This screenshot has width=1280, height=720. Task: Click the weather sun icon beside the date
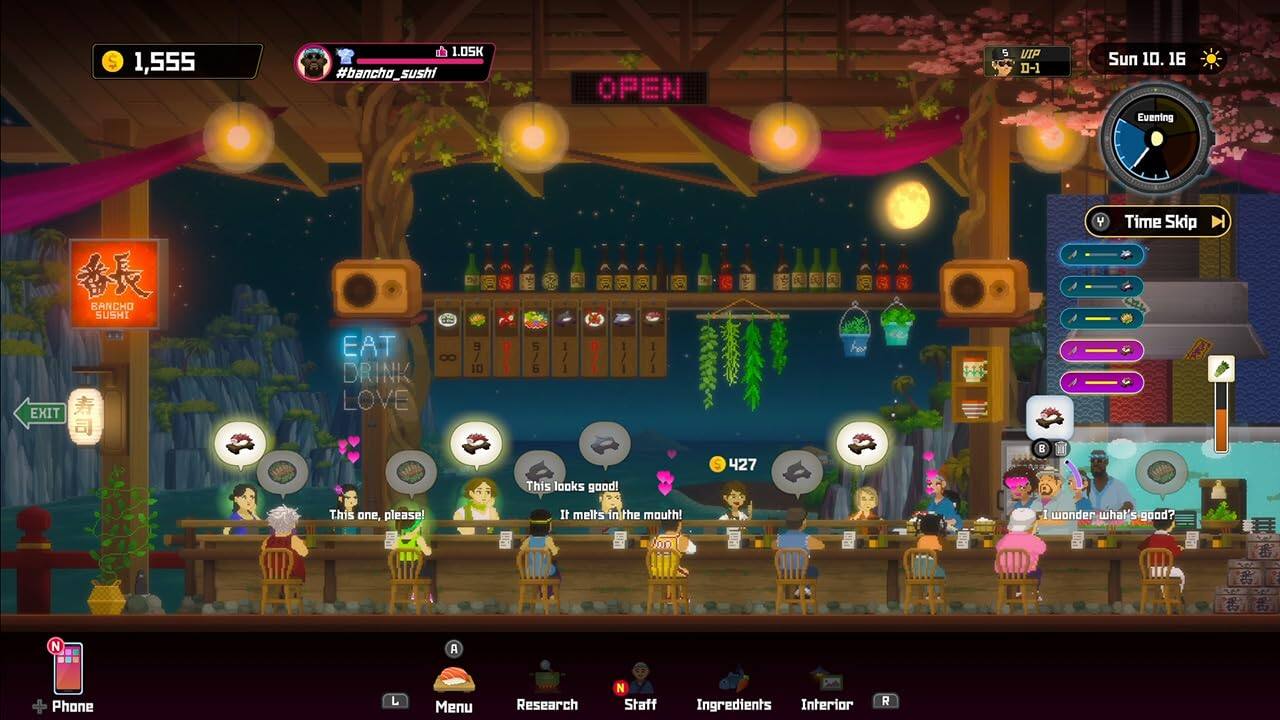1211,59
